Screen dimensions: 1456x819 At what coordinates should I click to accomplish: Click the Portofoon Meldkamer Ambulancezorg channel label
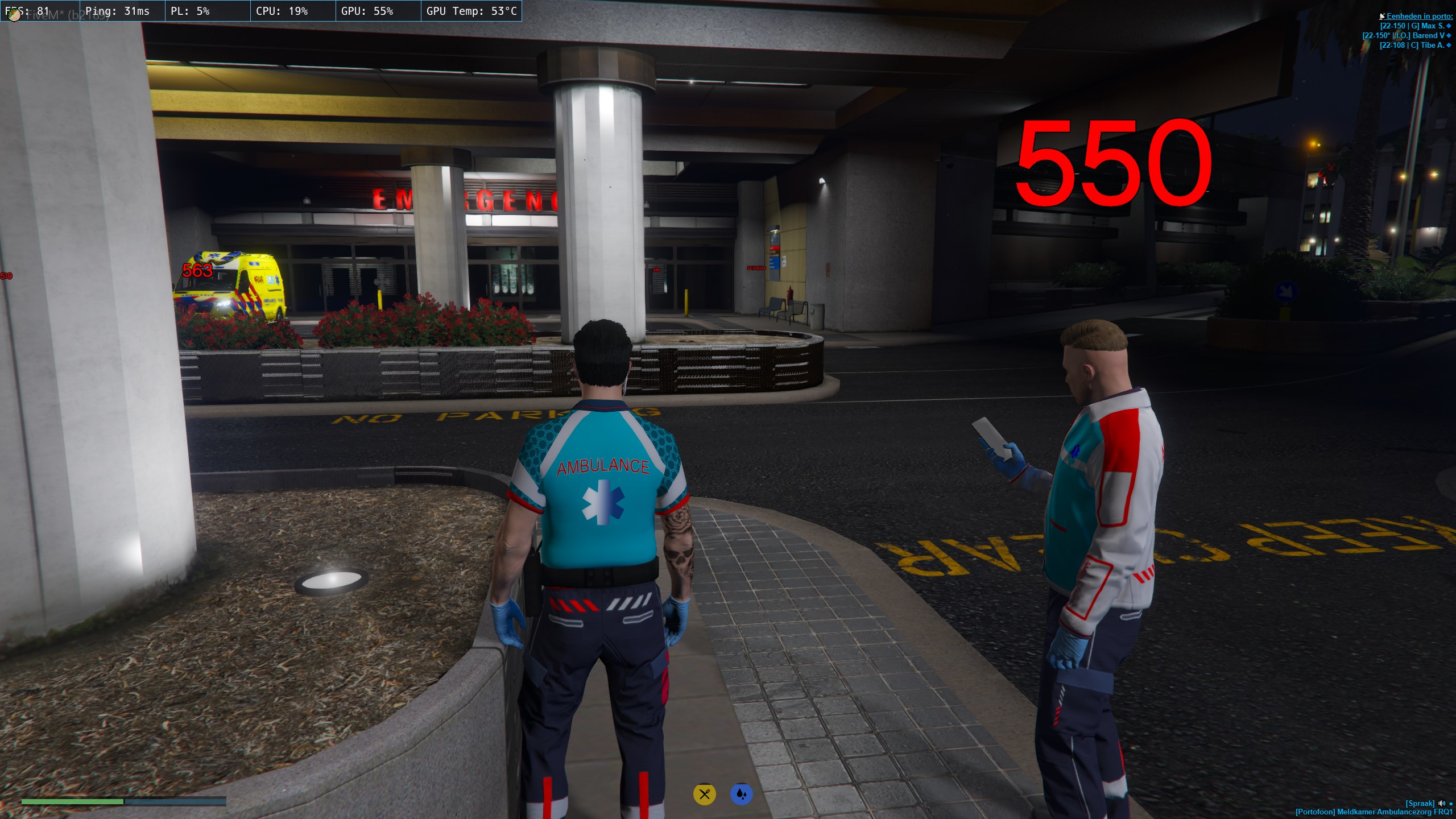click(1374, 812)
